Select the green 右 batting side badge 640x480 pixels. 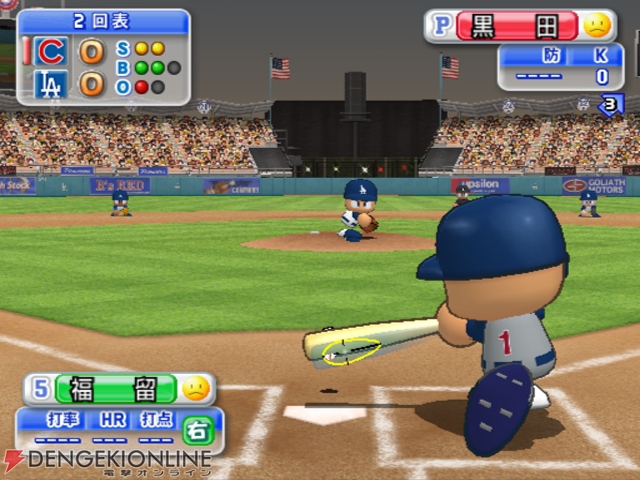[196, 428]
